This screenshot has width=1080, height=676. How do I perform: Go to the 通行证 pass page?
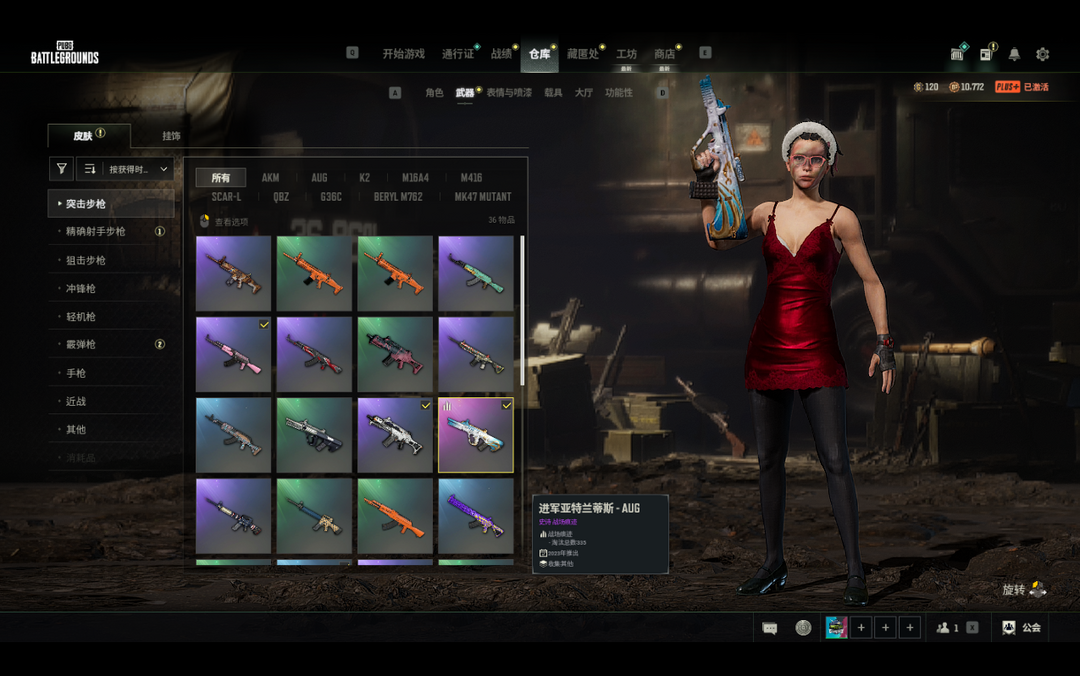coord(458,54)
